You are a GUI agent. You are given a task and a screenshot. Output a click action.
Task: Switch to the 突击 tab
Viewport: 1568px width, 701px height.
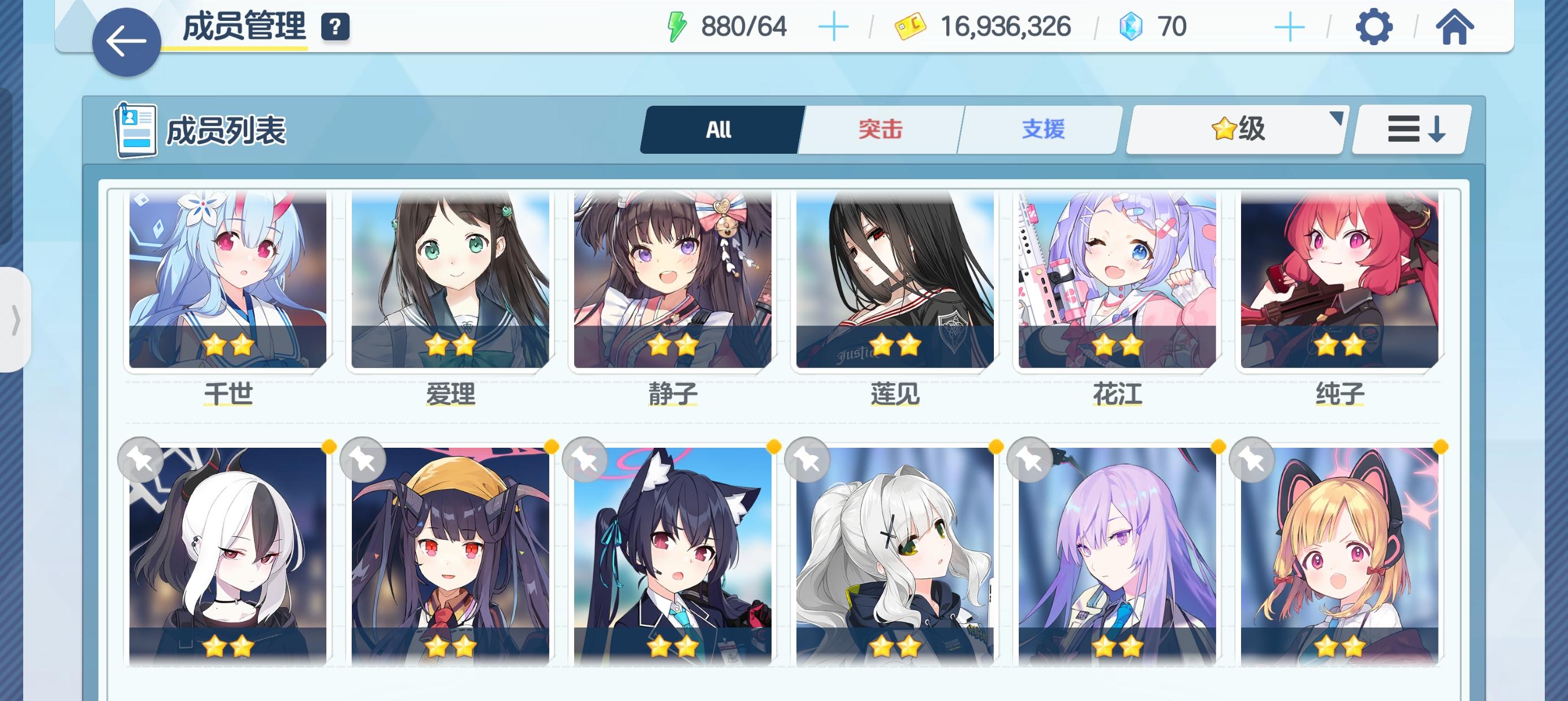[882, 129]
